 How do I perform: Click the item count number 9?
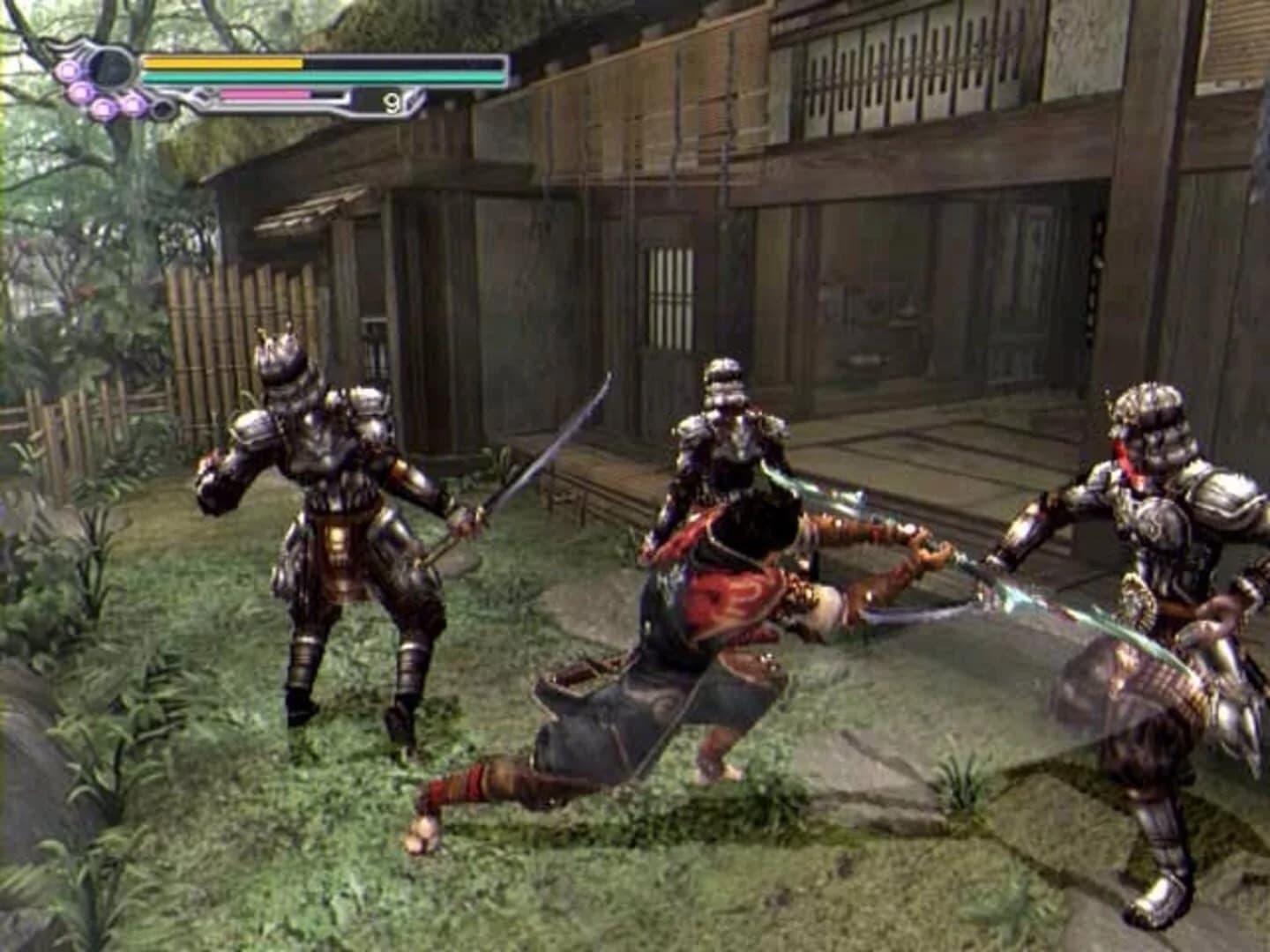pyautogui.click(x=392, y=102)
